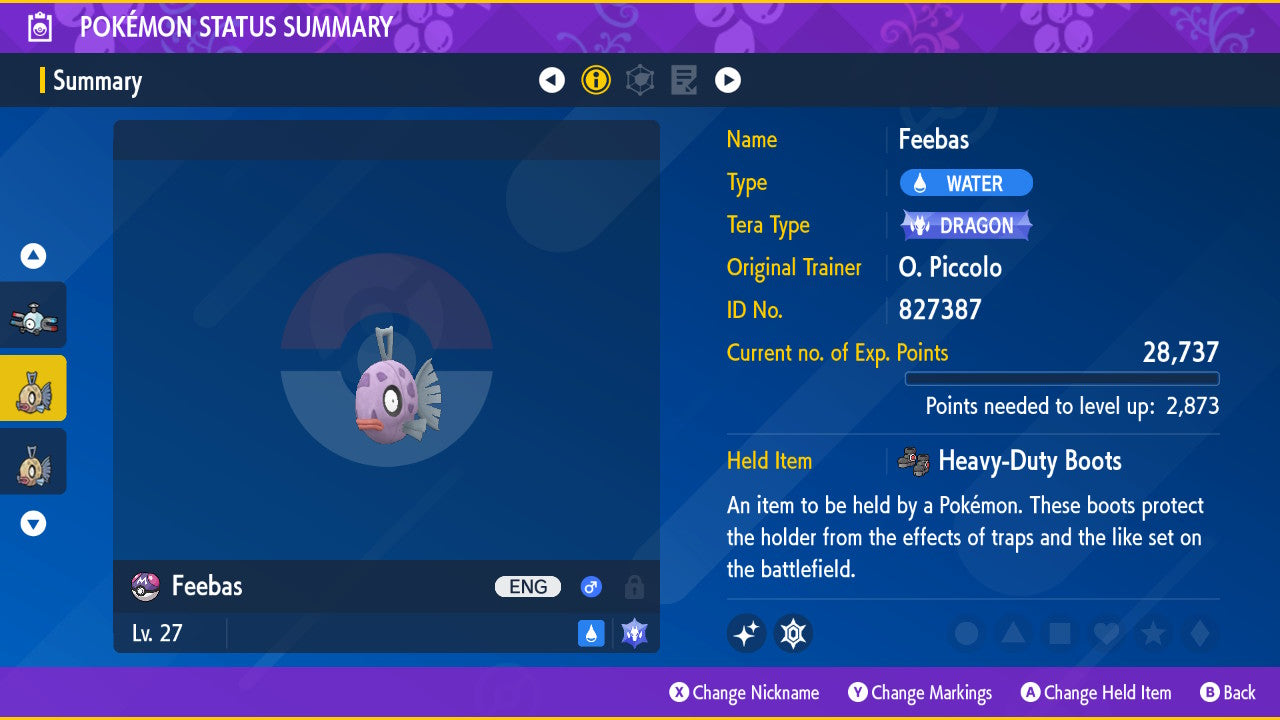Select the yellow info summary tab
The image size is (1280, 720).
pos(596,80)
